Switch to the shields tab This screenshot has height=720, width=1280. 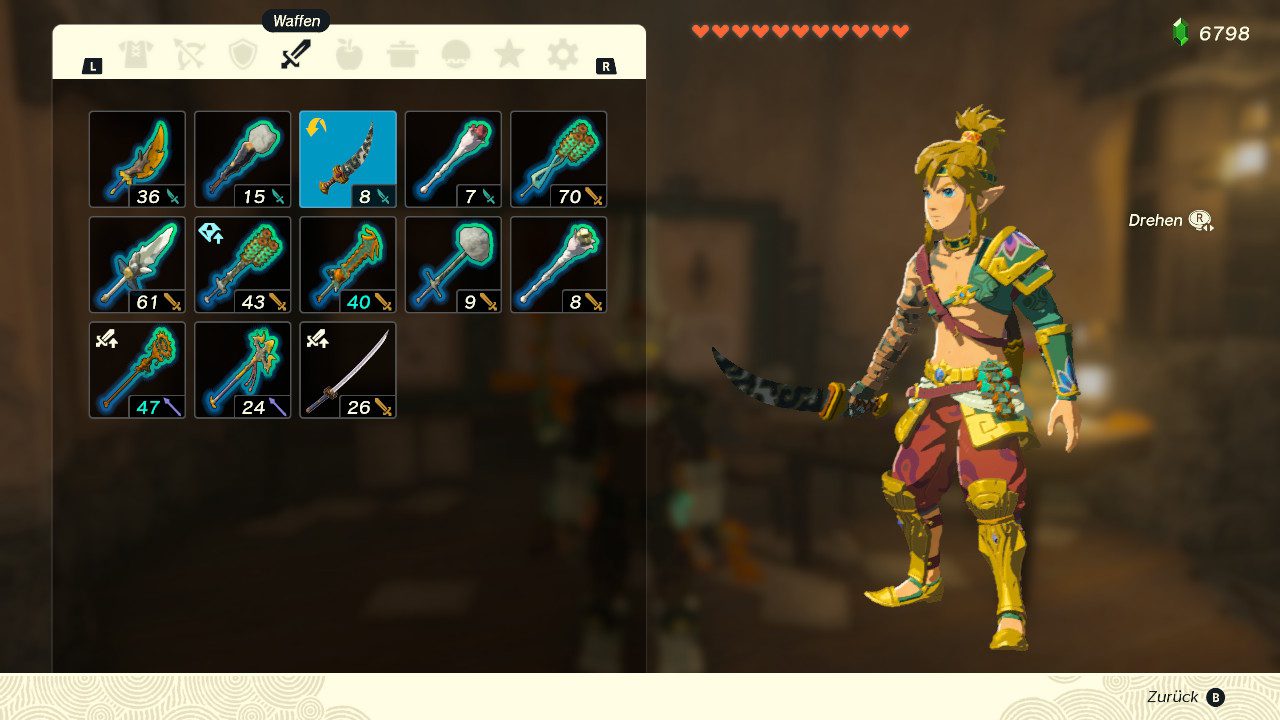243,54
